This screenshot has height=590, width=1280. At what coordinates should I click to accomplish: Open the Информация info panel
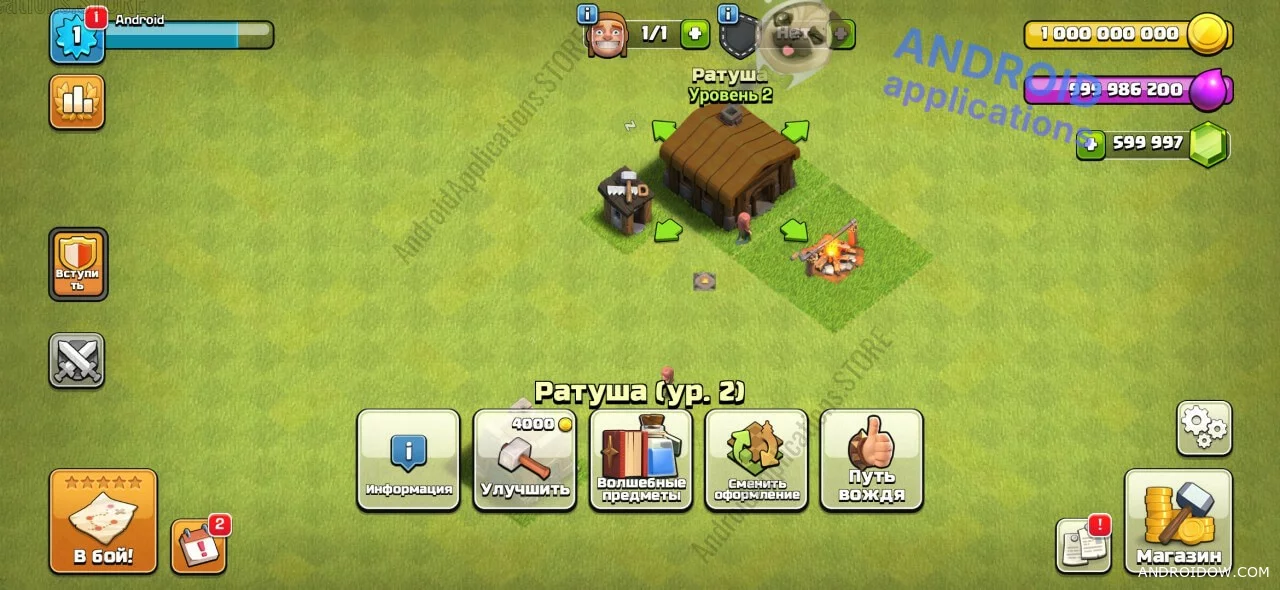[x=408, y=459]
